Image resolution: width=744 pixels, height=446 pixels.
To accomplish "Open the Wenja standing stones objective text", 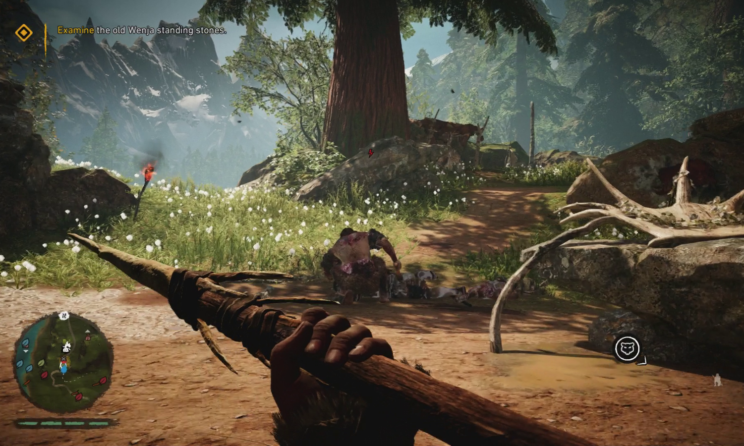I will [x=141, y=30].
